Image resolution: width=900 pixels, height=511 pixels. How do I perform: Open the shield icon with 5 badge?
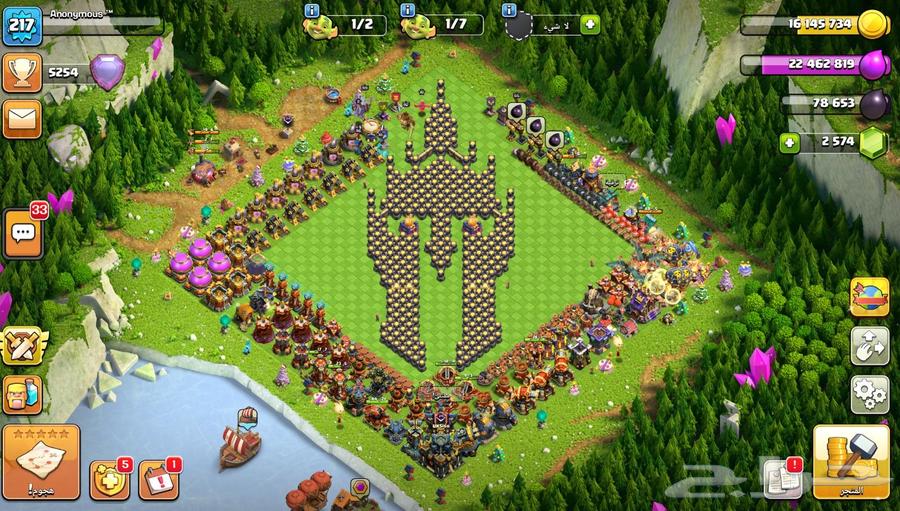click(x=108, y=480)
